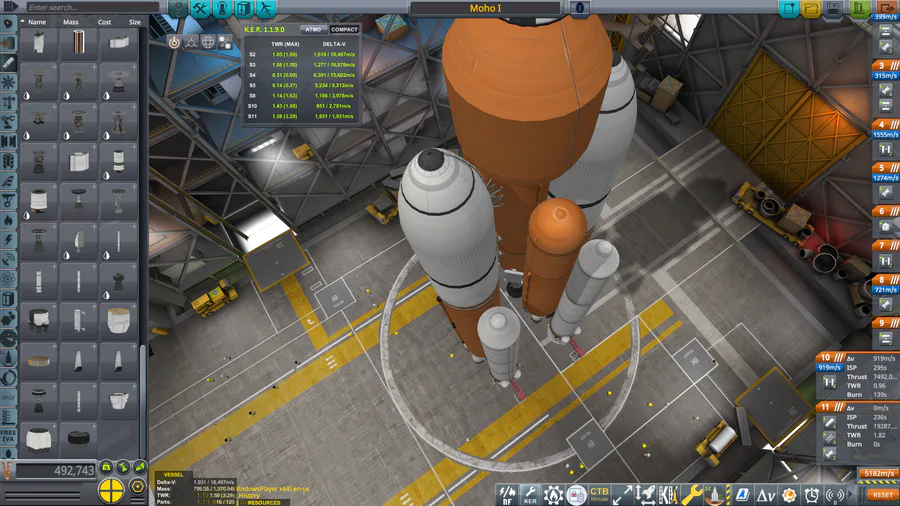Image resolution: width=900 pixels, height=506 pixels.
Task: Open the CTB Mouse toolbar button
Action: pyautogui.click(x=599, y=494)
